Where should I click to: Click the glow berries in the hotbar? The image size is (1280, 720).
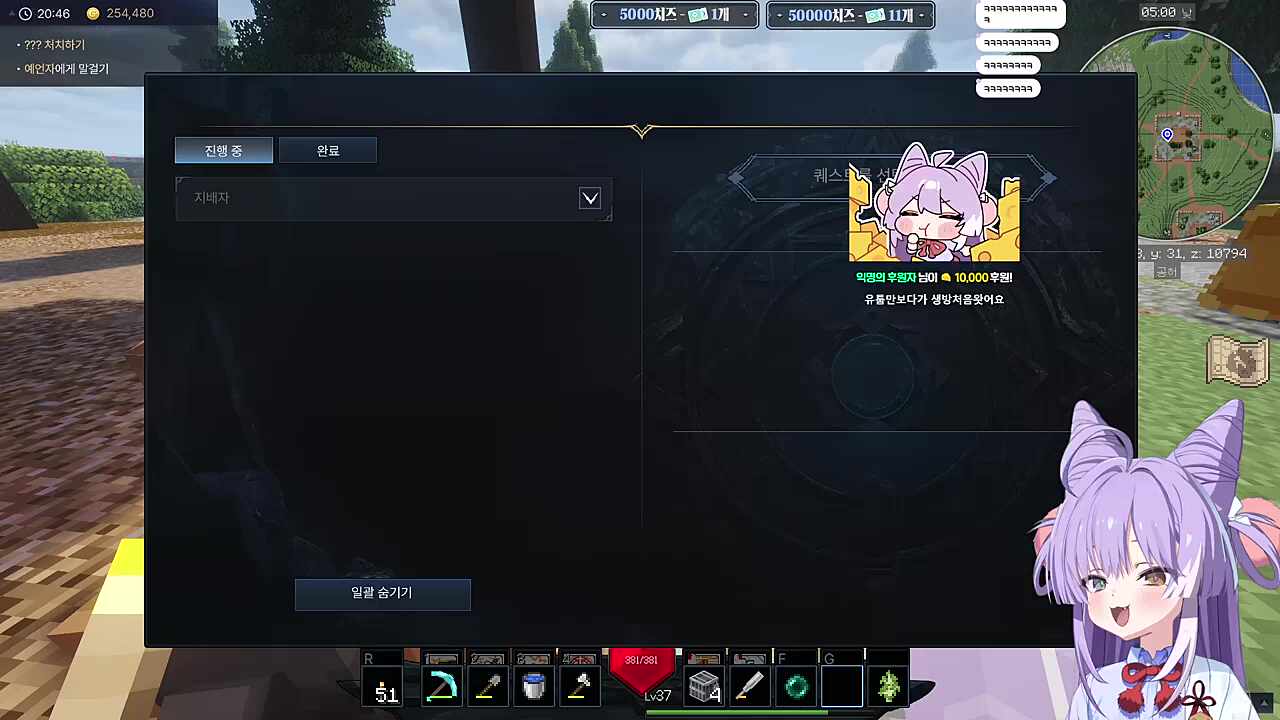pos(888,687)
